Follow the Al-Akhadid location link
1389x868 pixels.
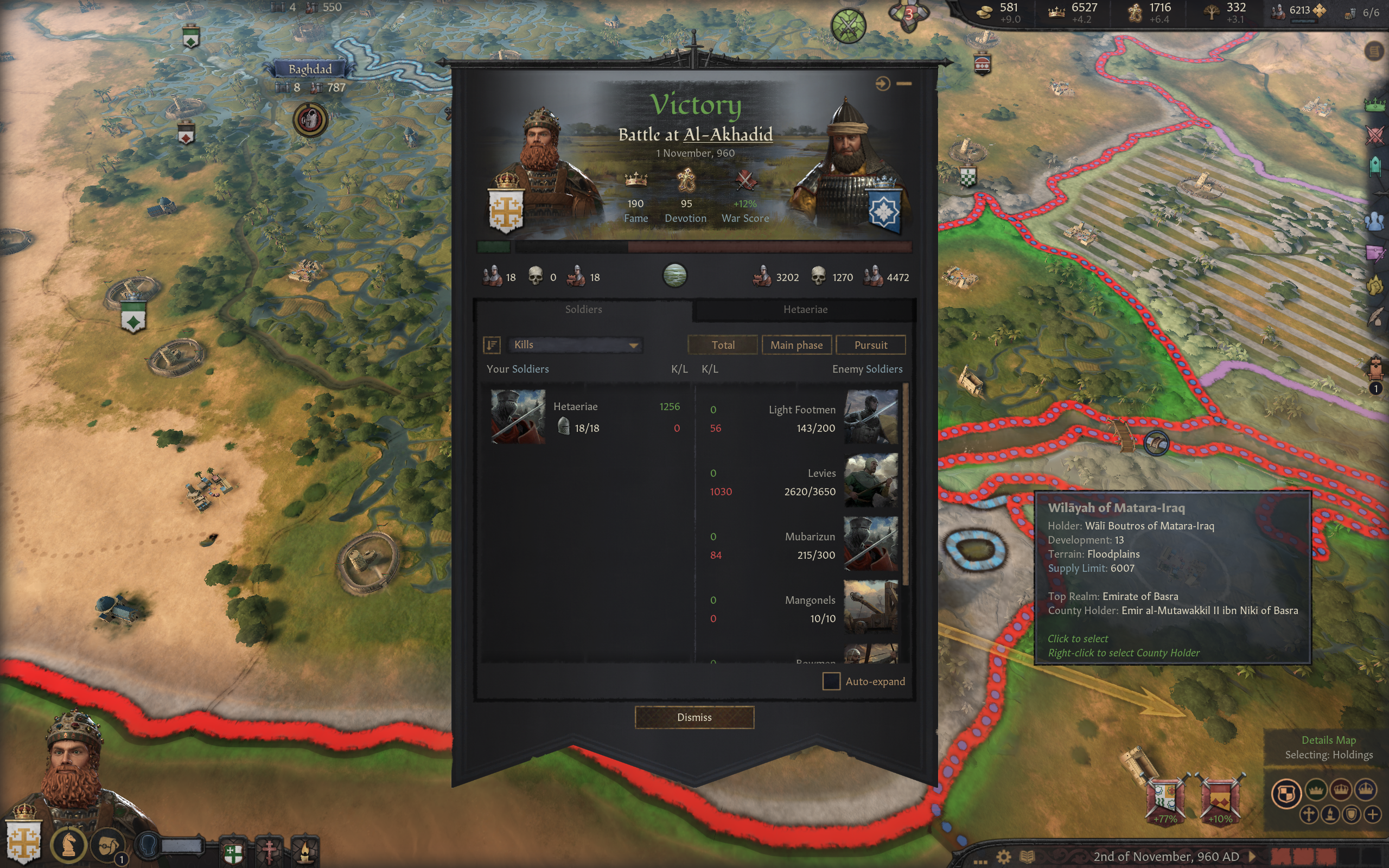[x=728, y=135]
